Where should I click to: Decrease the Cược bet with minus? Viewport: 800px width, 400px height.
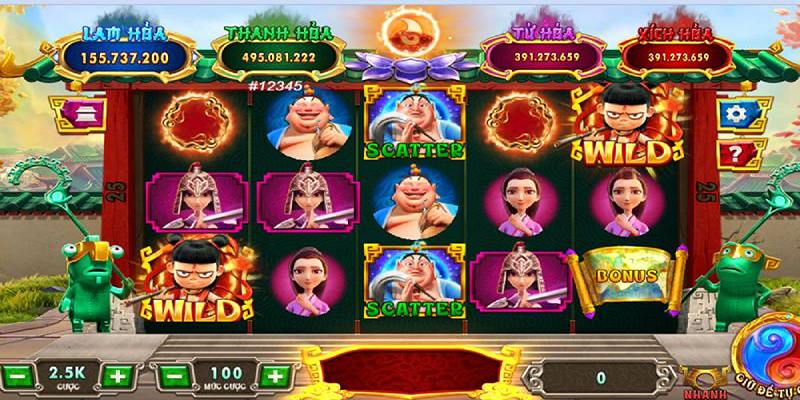pos(17,377)
